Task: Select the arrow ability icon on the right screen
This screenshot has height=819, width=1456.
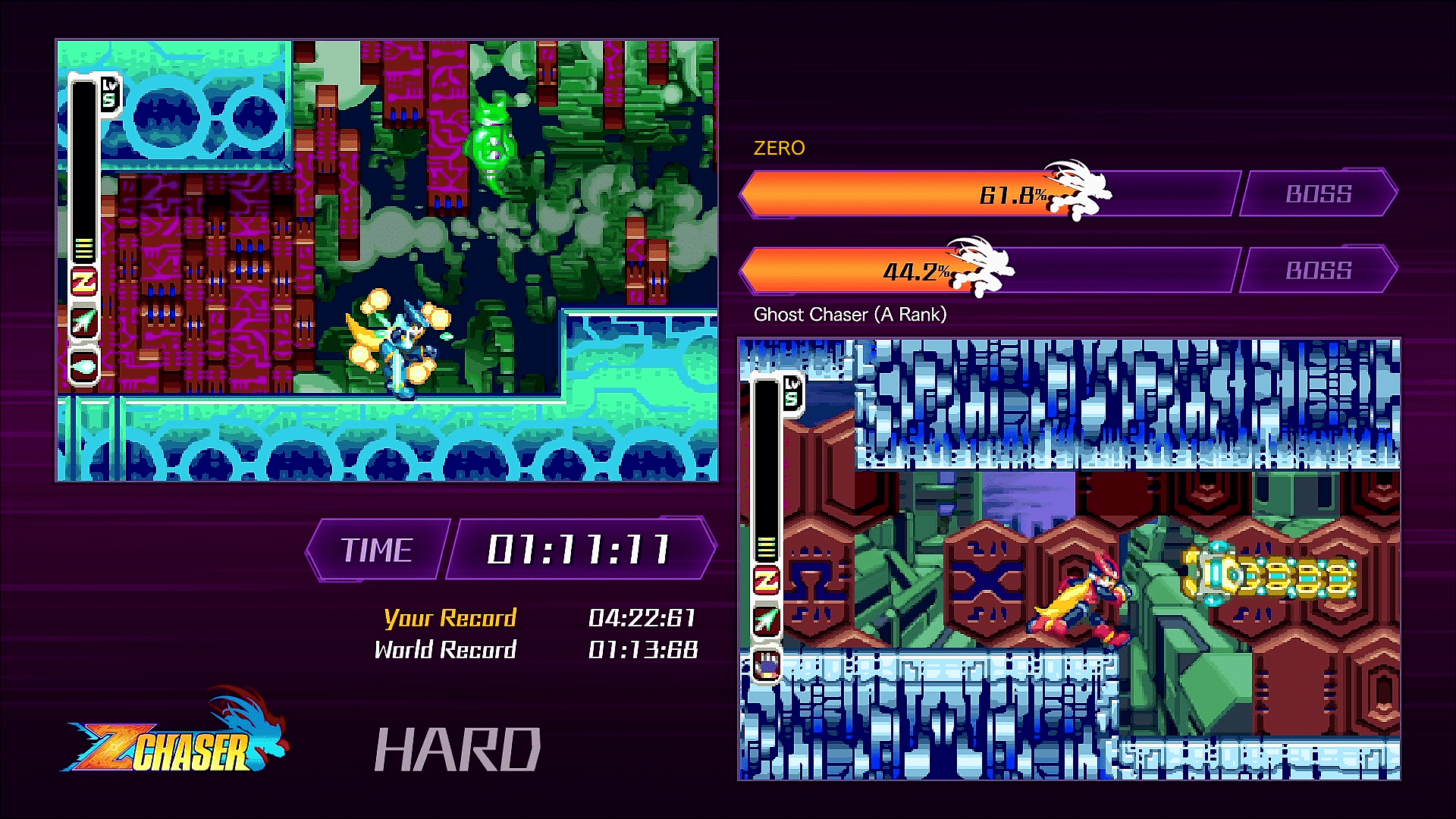Action: tap(767, 620)
